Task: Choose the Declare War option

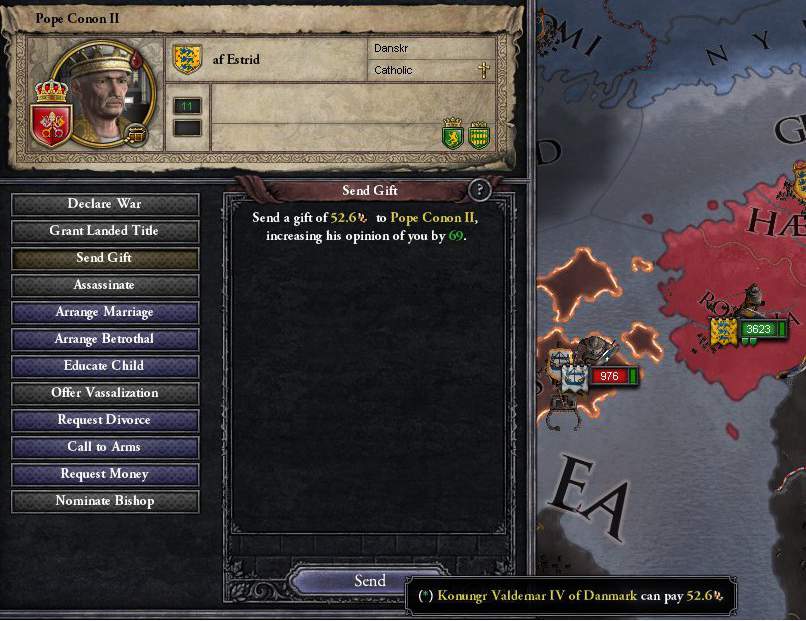Action: (105, 204)
